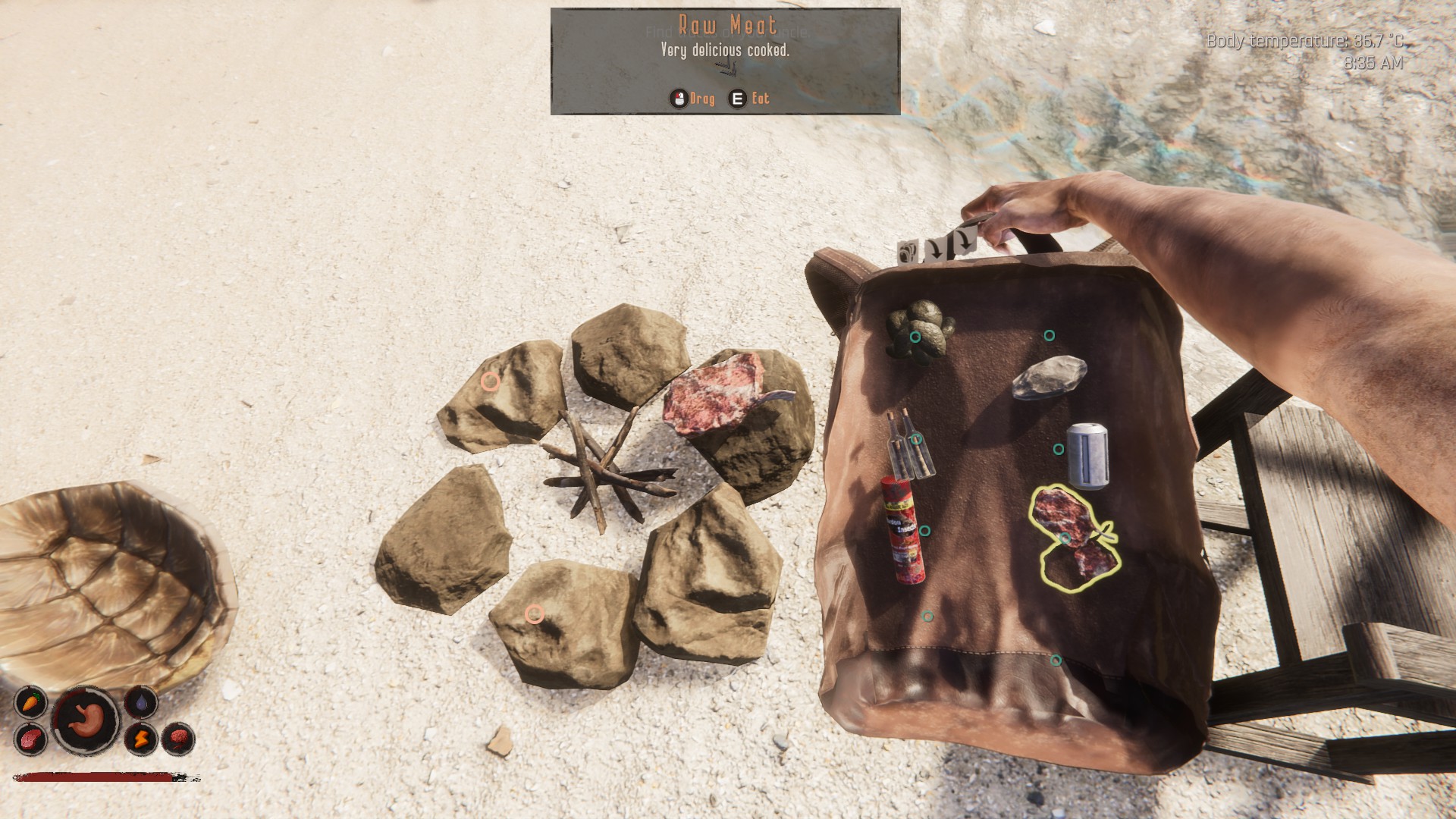Pick the red insecticide spray can
The image size is (1456, 819).
[904, 530]
